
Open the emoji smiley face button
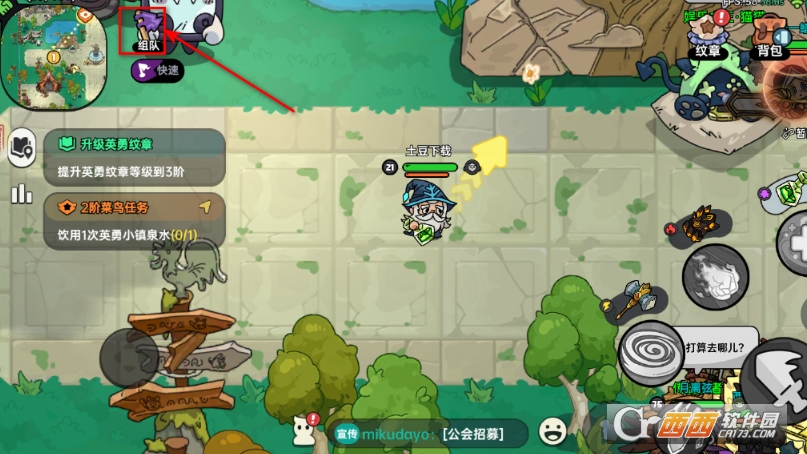tap(552, 432)
